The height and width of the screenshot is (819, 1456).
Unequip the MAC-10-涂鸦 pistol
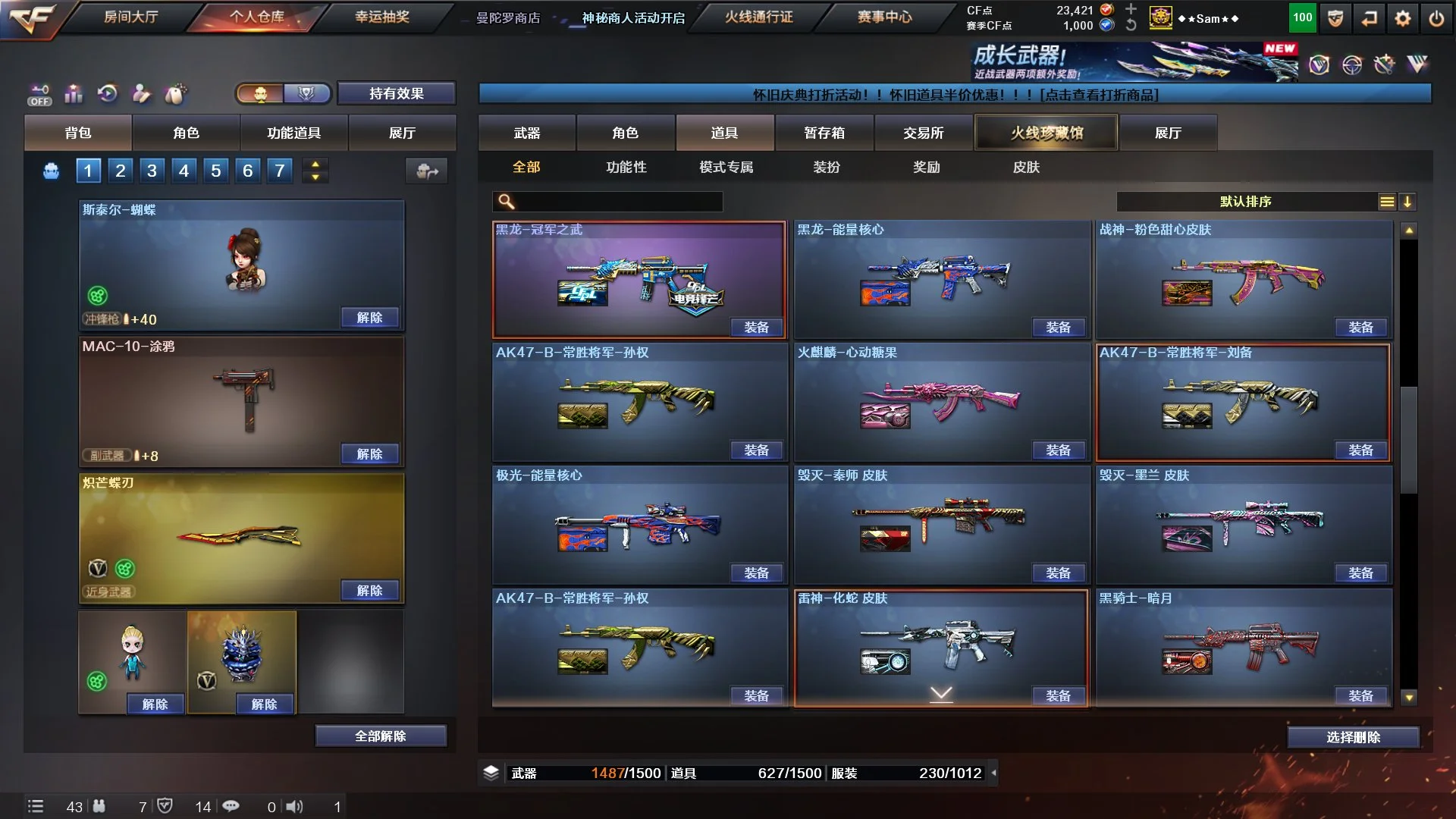369,454
